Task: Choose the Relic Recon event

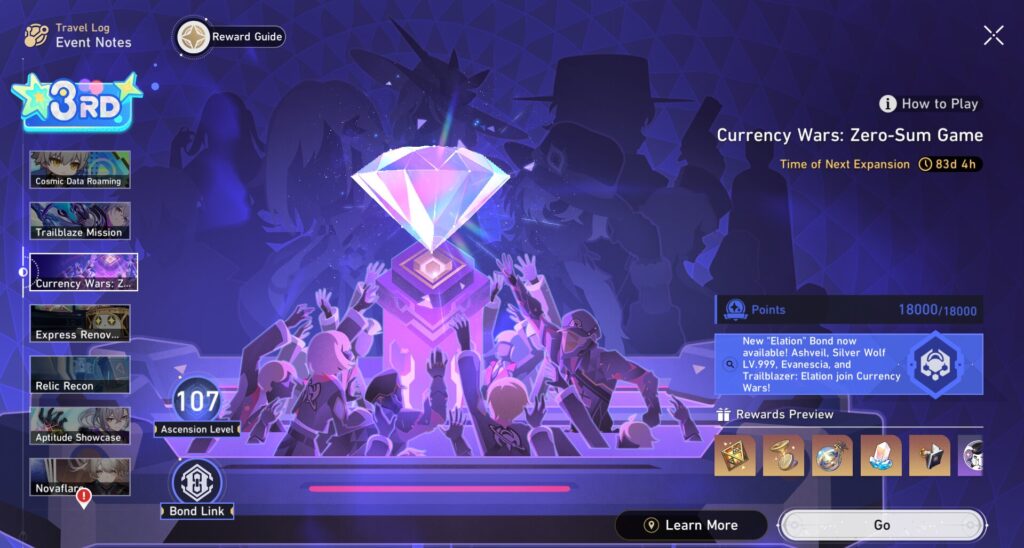Action: click(80, 374)
